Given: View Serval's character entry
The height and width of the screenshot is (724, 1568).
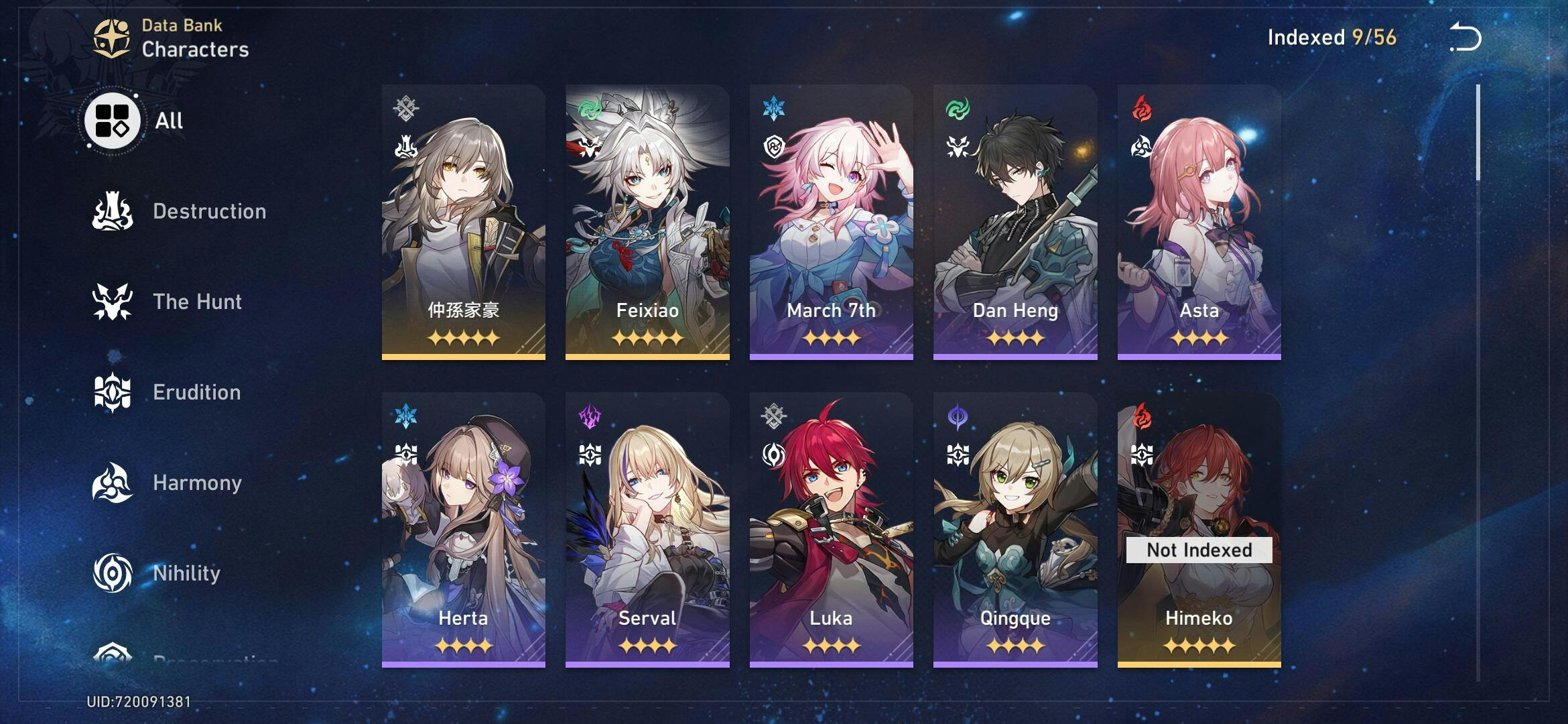Looking at the screenshot, I should [647, 530].
